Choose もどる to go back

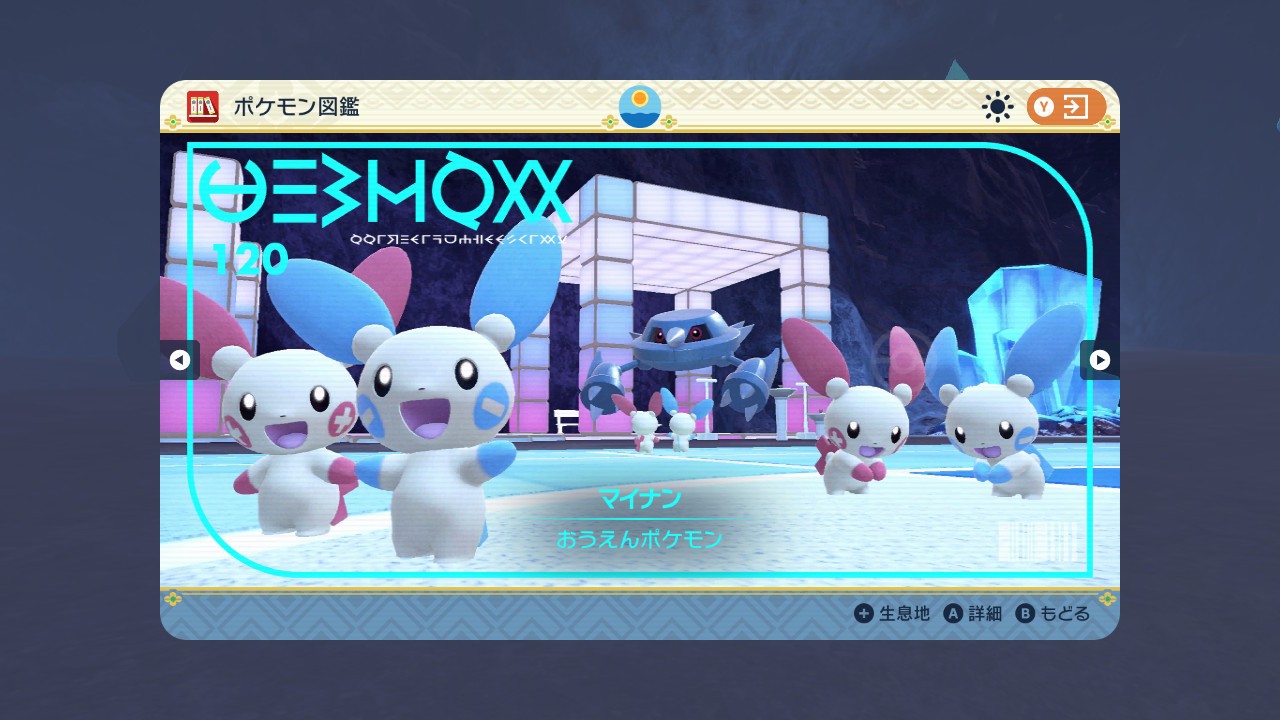pyautogui.click(x=1053, y=613)
